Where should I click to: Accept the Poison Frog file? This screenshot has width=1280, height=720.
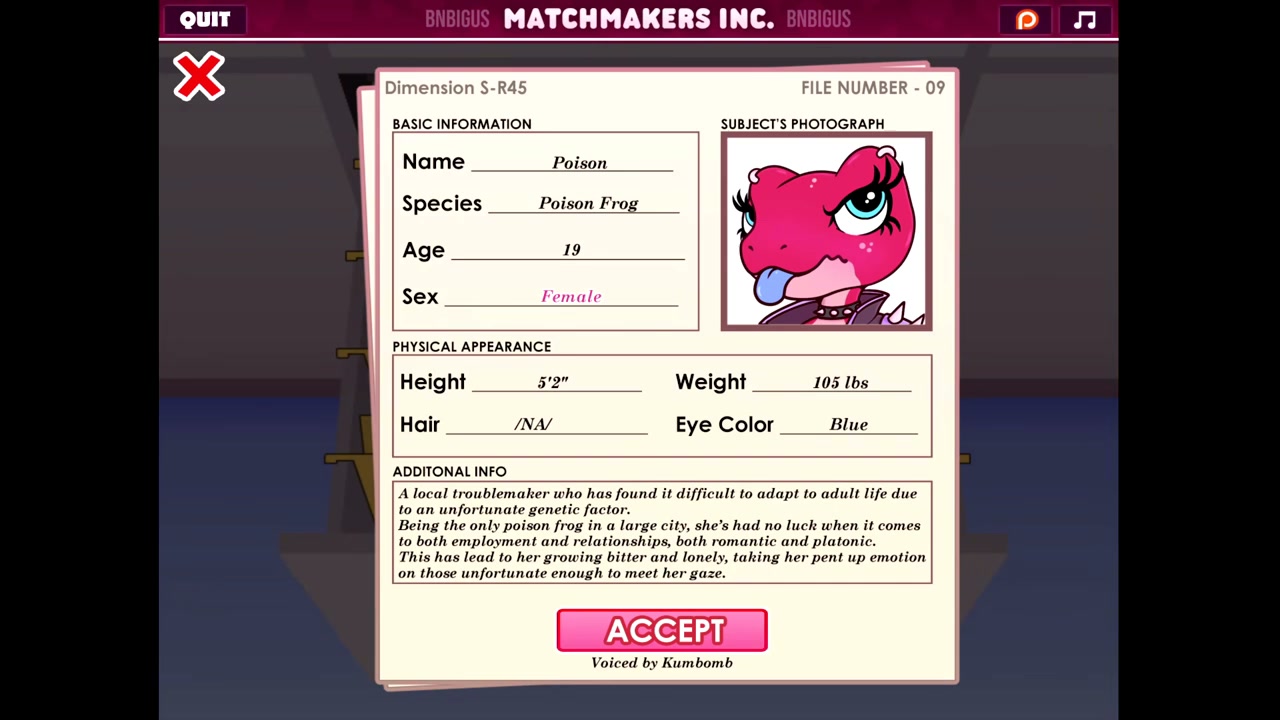tap(662, 630)
